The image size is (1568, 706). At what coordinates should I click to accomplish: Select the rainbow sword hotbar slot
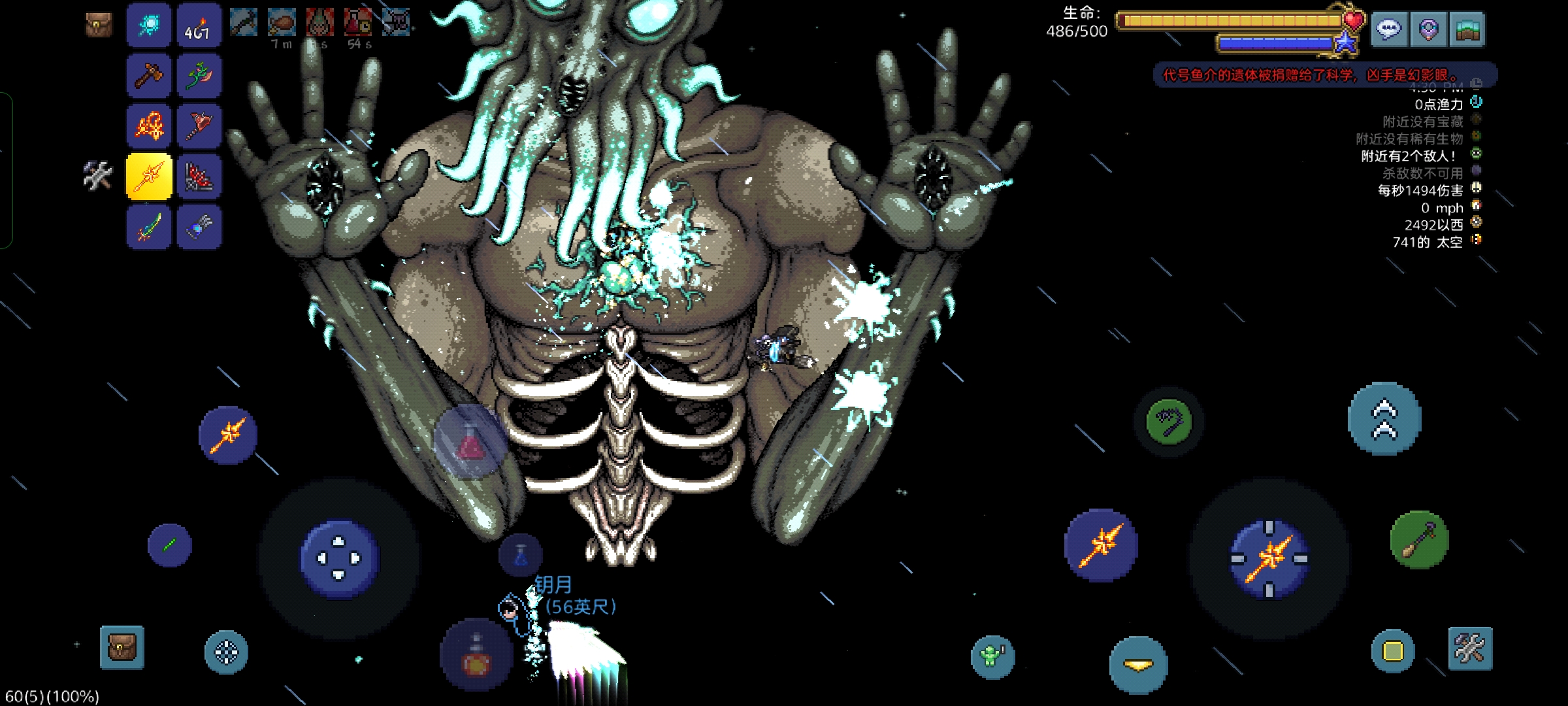tap(149, 227)
